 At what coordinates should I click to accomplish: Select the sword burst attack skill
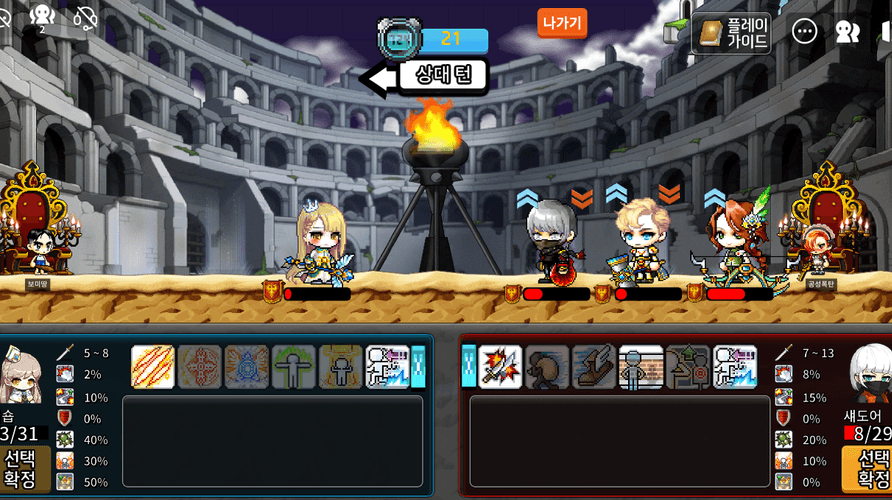[500, 367]
